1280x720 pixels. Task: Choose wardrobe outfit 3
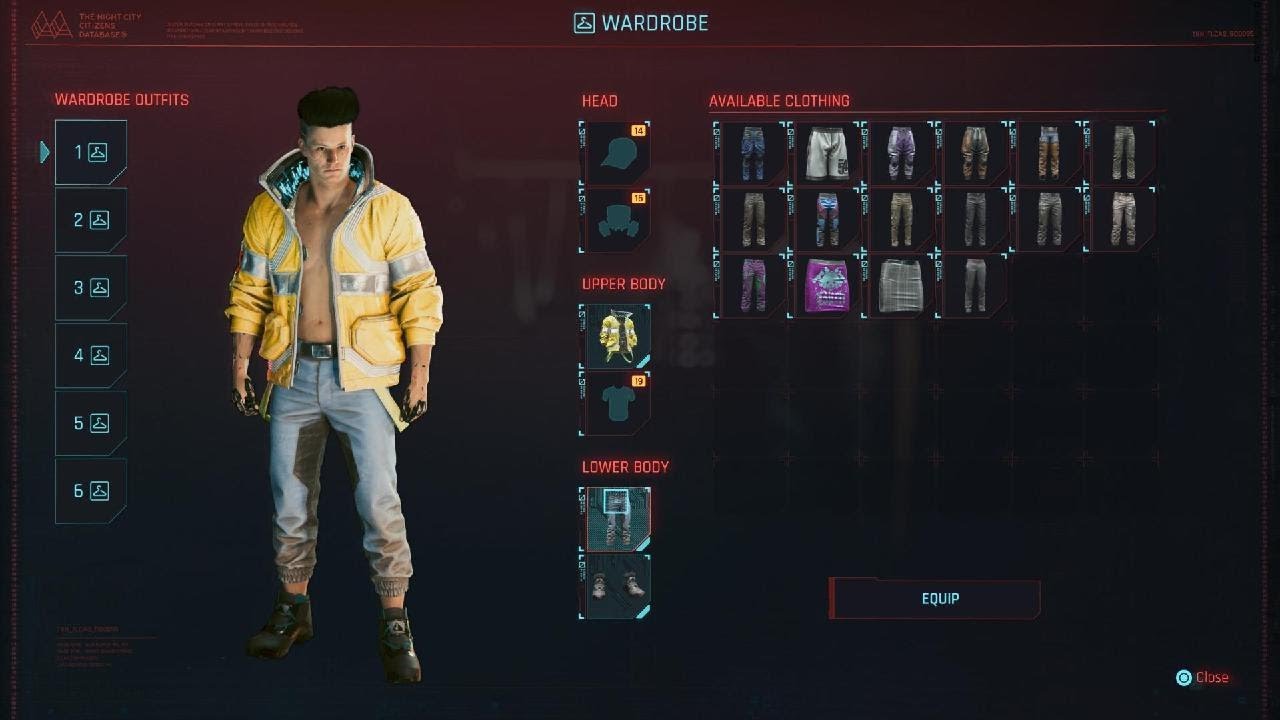91,288
